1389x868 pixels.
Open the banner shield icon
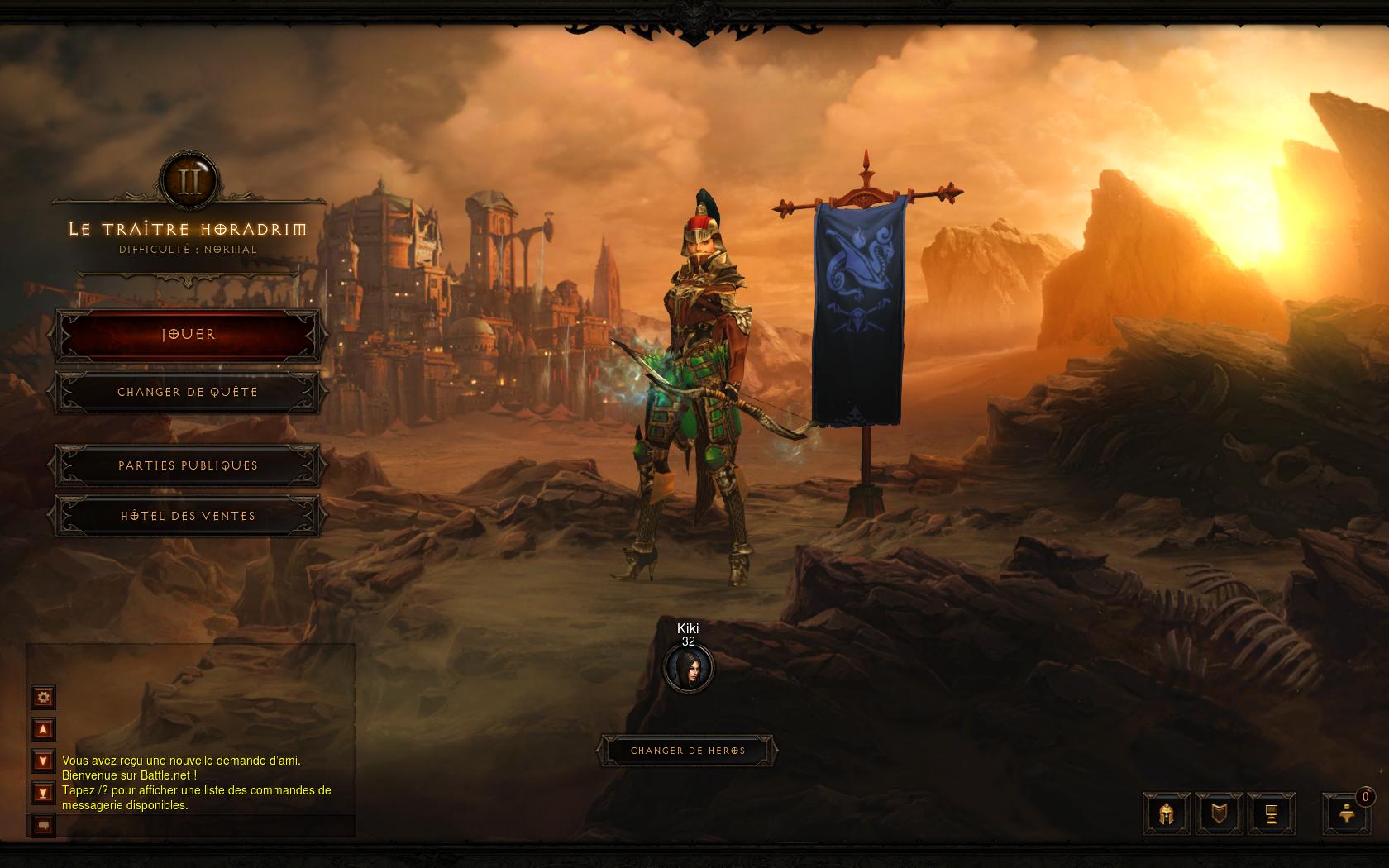click(x=1219, y=814)
